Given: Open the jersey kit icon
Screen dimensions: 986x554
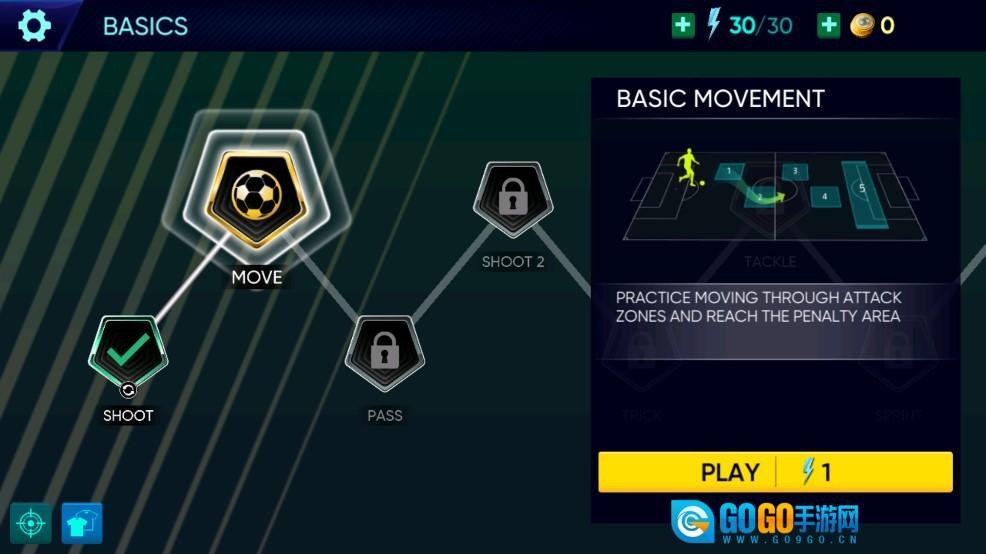Looking at the screenshot, I should tap(81, 523).
